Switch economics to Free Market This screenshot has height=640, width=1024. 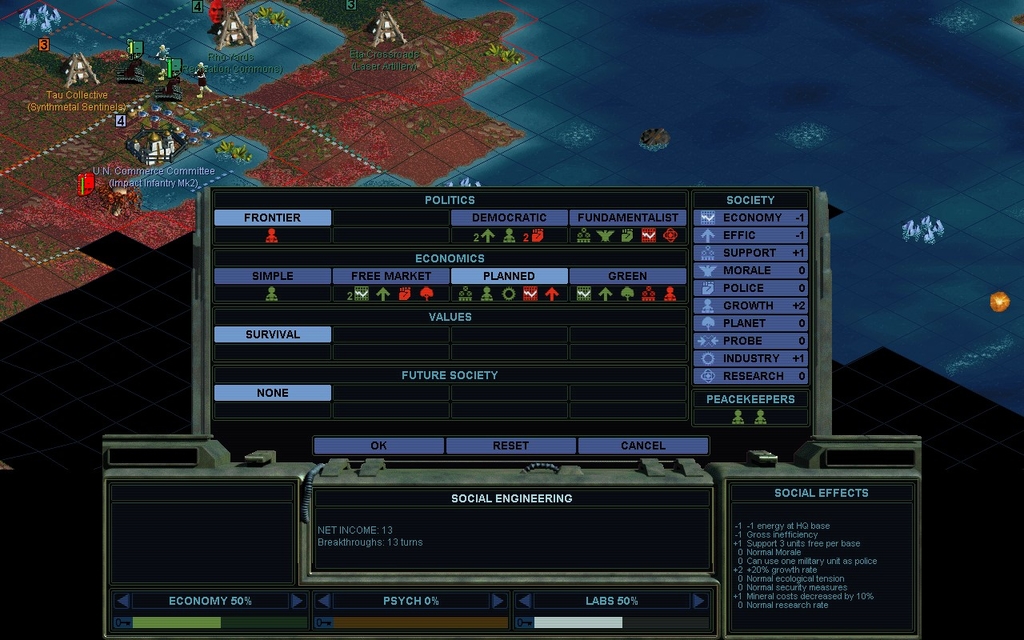391,276
